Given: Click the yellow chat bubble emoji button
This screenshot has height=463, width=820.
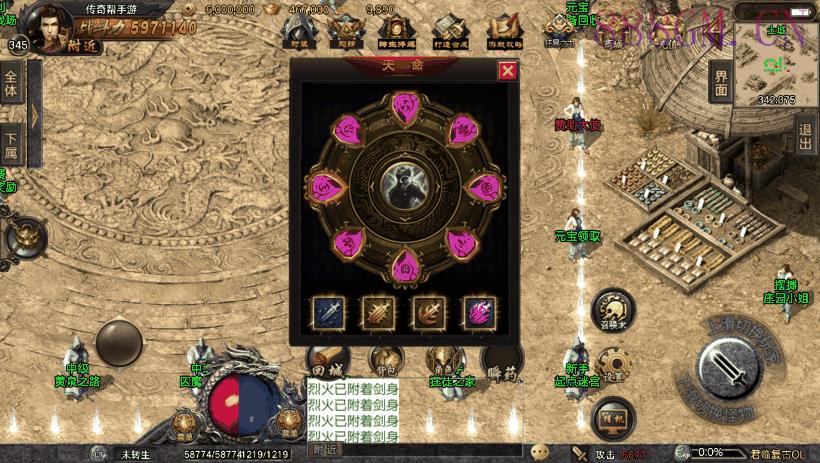Looking at the screenshot, I should [x=539, y=451].
